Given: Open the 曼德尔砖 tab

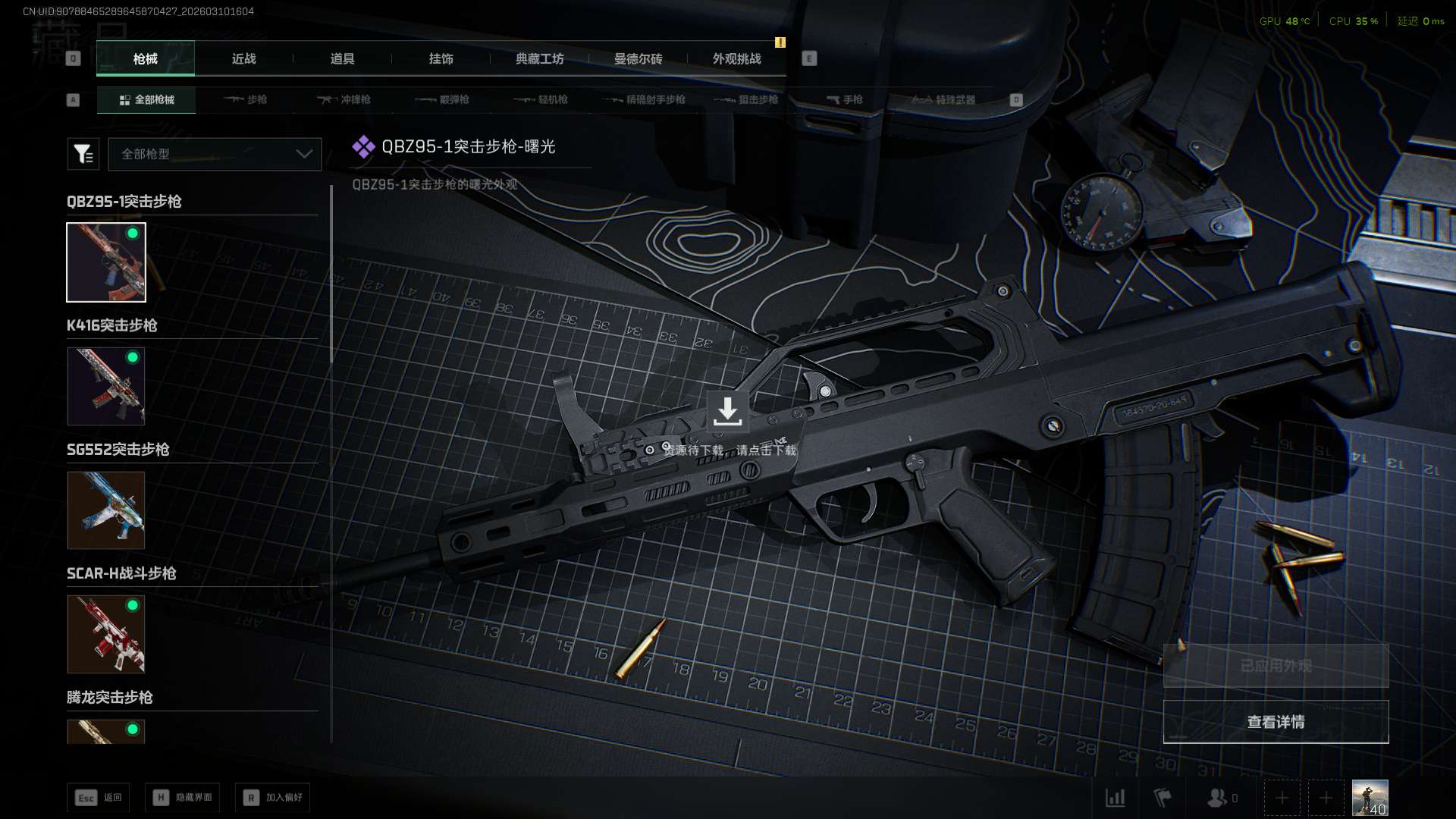Looking at the screenshot, I should (x=638, y=58).
